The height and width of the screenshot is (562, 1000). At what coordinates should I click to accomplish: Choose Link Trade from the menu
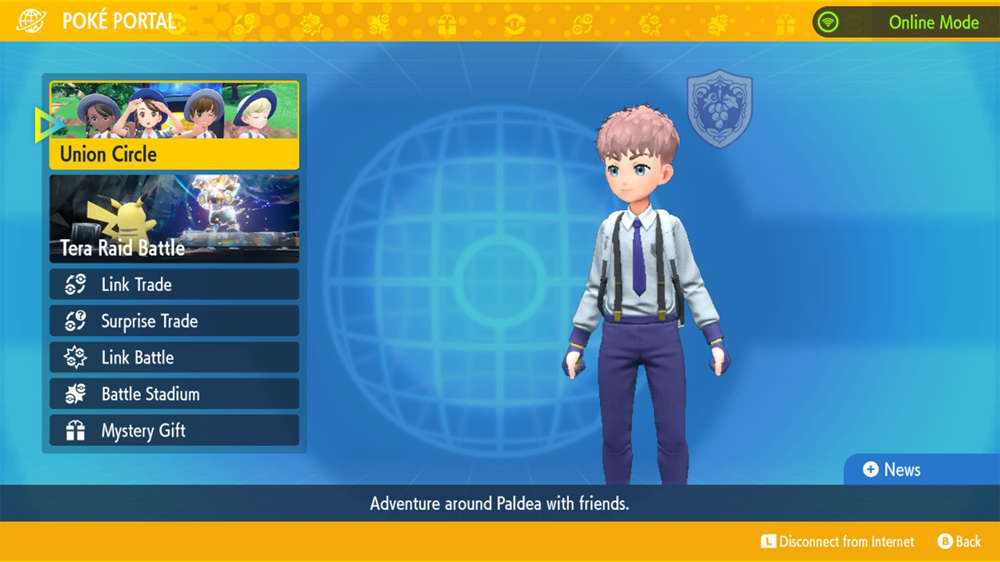click(x=174, y=284)
